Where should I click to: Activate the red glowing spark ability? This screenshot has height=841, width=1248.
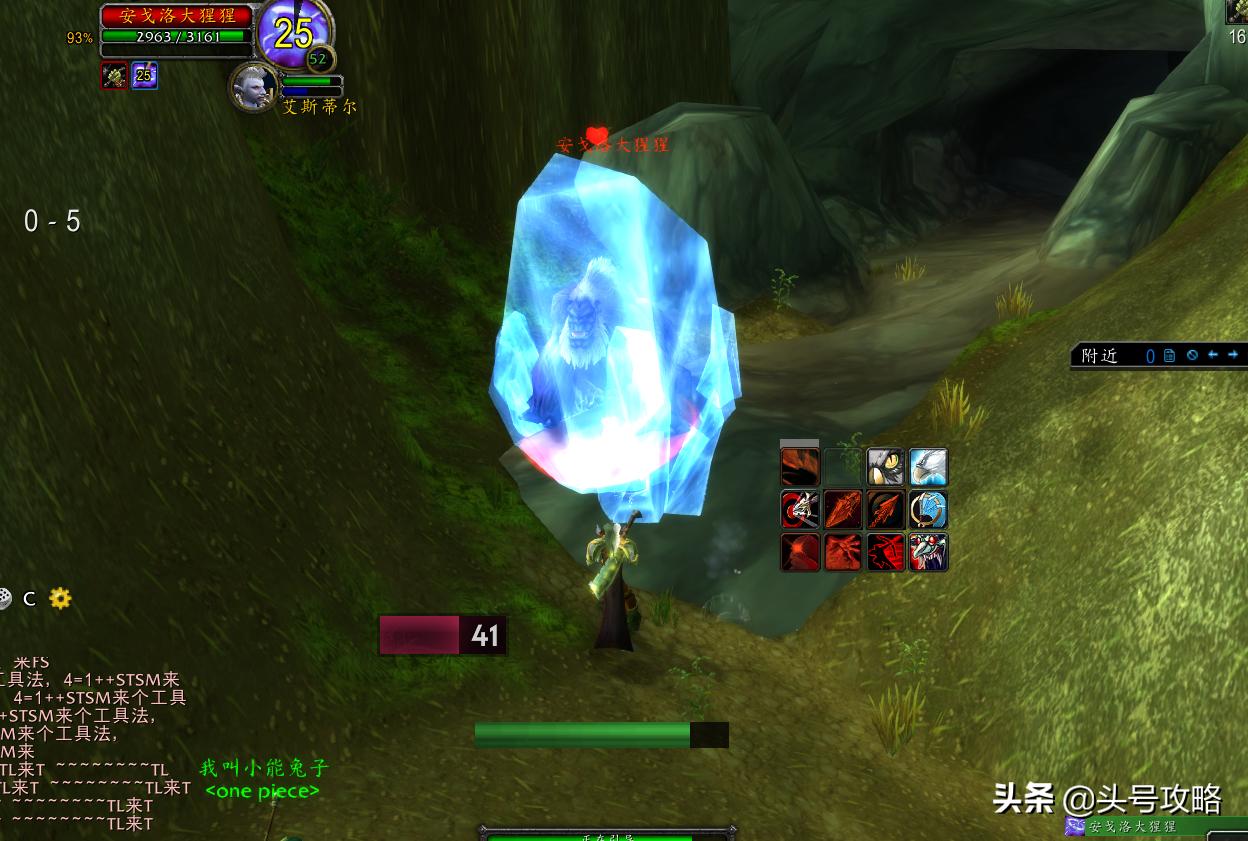tap(800, 553)
